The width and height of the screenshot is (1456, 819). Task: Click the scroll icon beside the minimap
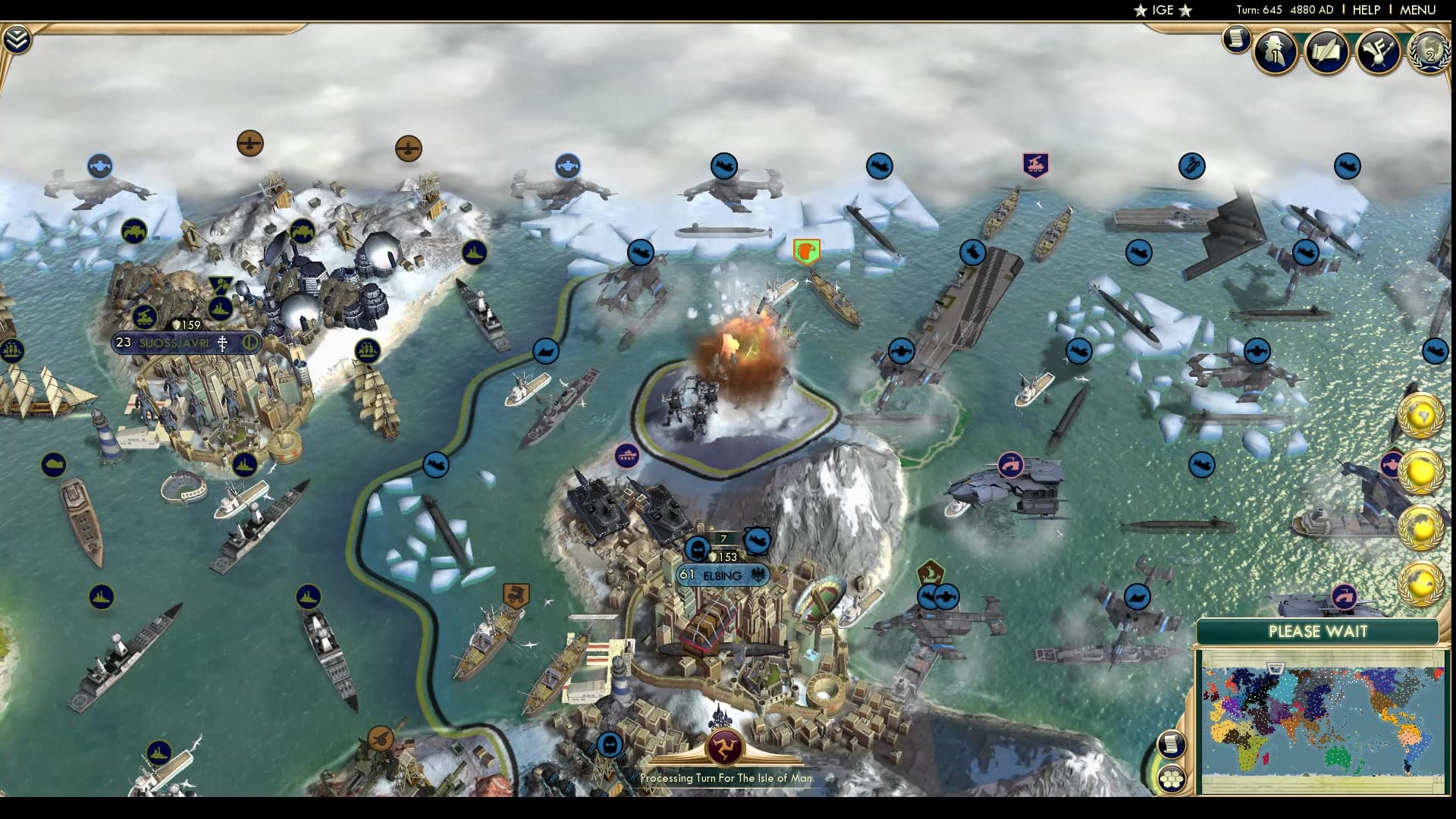tap(1172, 745)
